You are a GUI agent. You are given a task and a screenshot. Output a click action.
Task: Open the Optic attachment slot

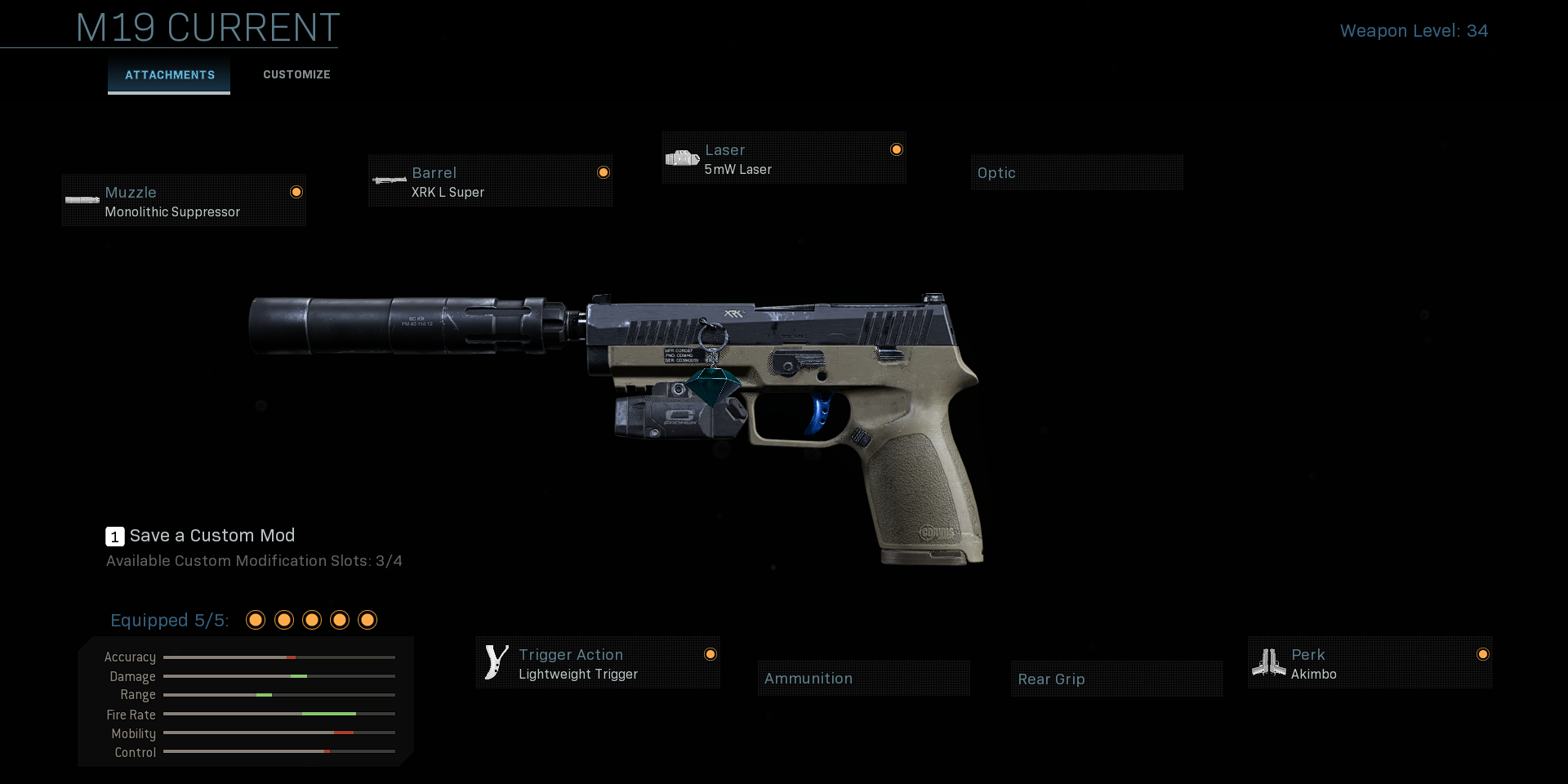tap(1076, 172)
